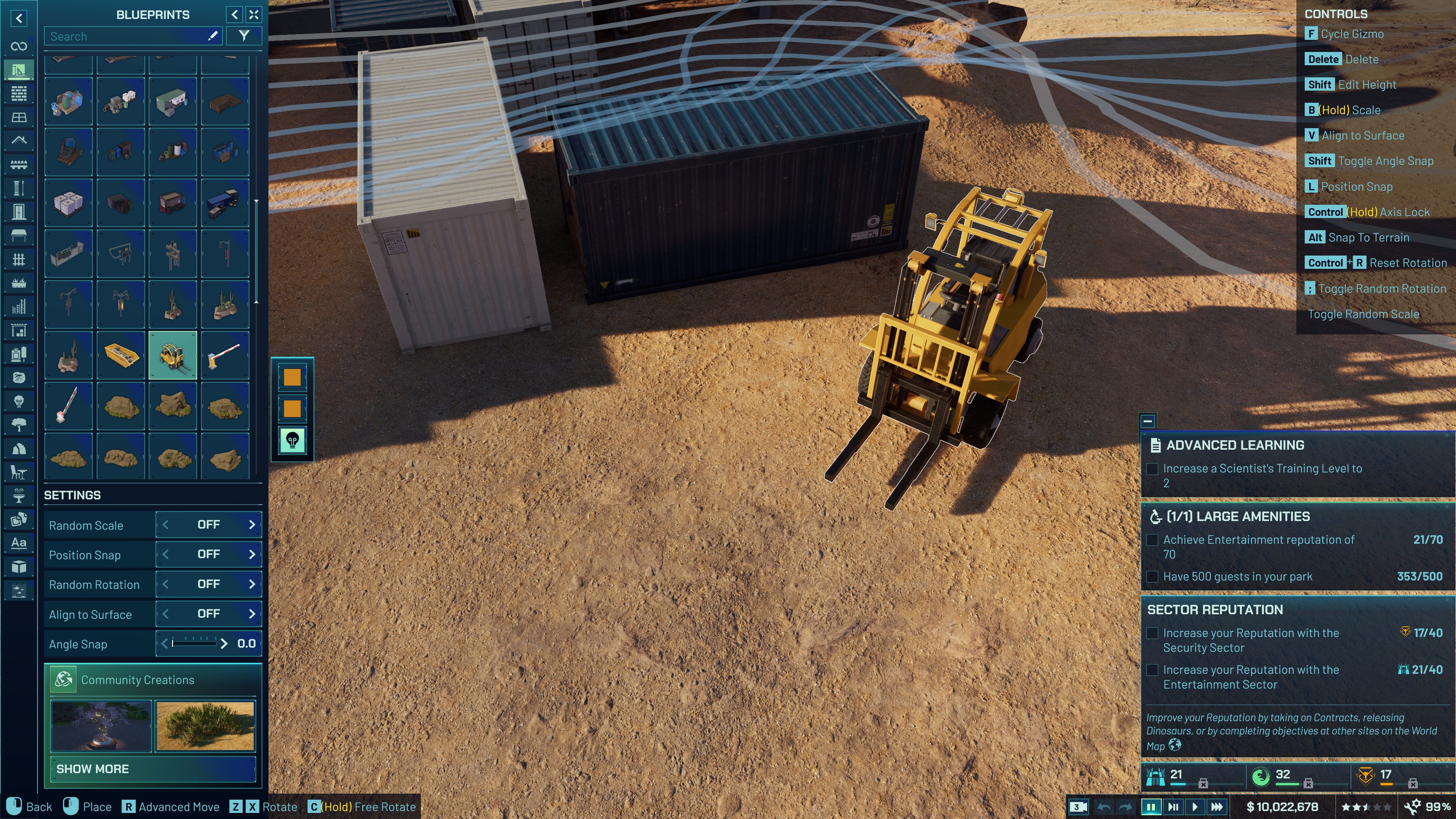This screenshot has width=1456, height=819.
Task: Advance the Position Snap setting right arrow
Action: coord(252,554)
